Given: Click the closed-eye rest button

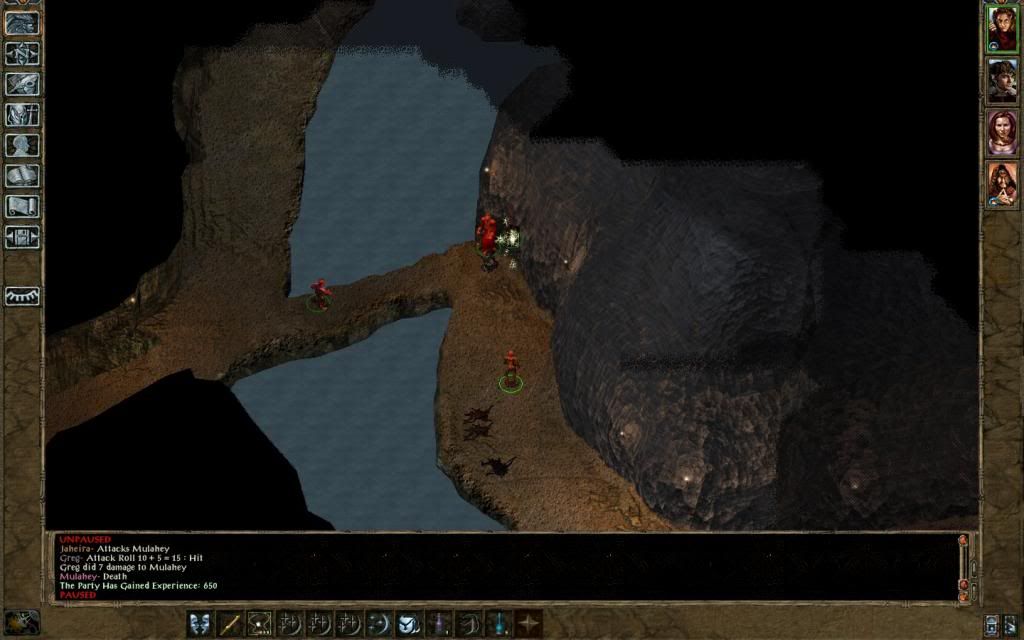Looking at the screenshot, I should (22, 296).
